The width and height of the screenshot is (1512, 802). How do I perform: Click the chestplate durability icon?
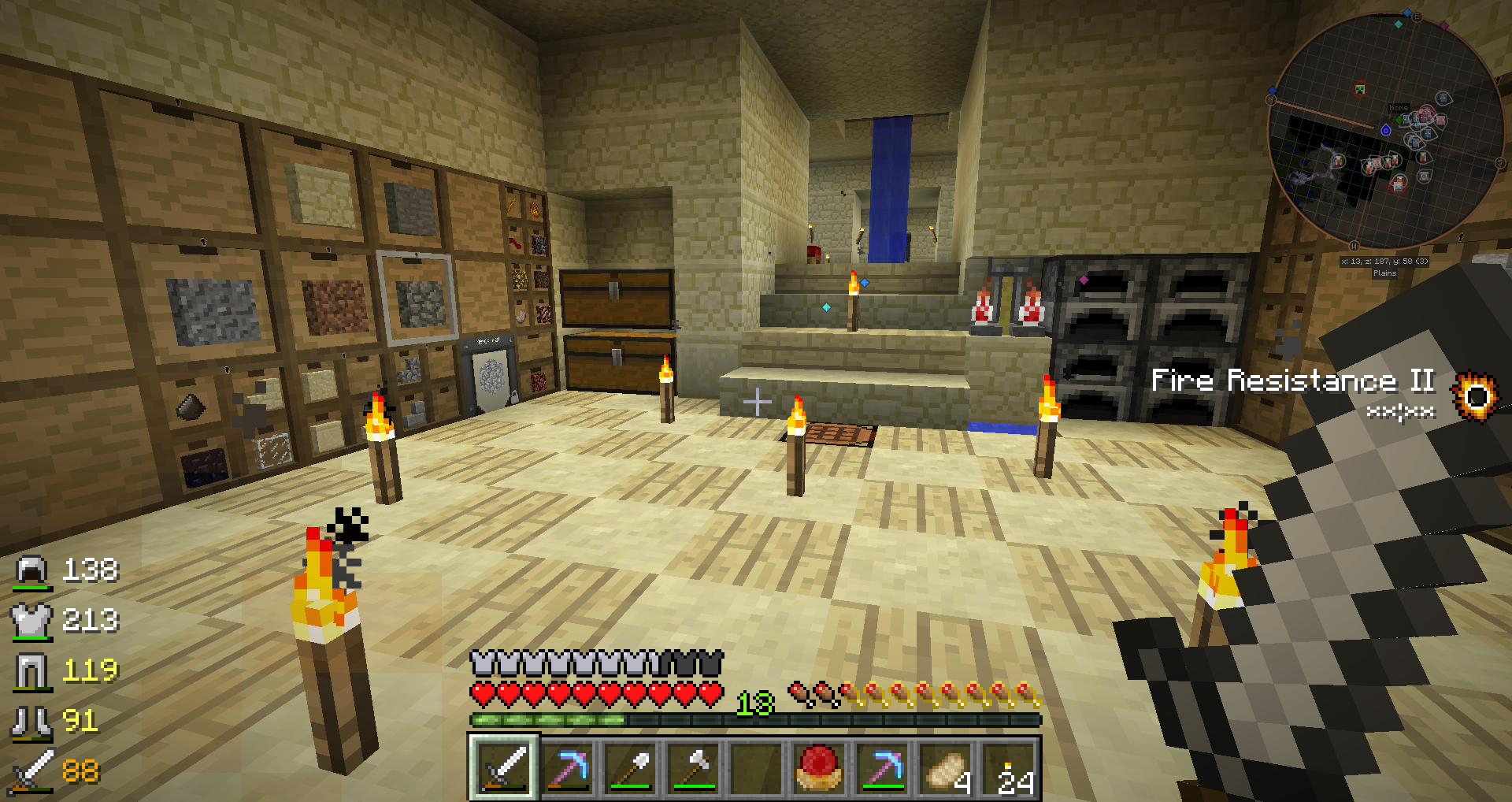[31, 620]
